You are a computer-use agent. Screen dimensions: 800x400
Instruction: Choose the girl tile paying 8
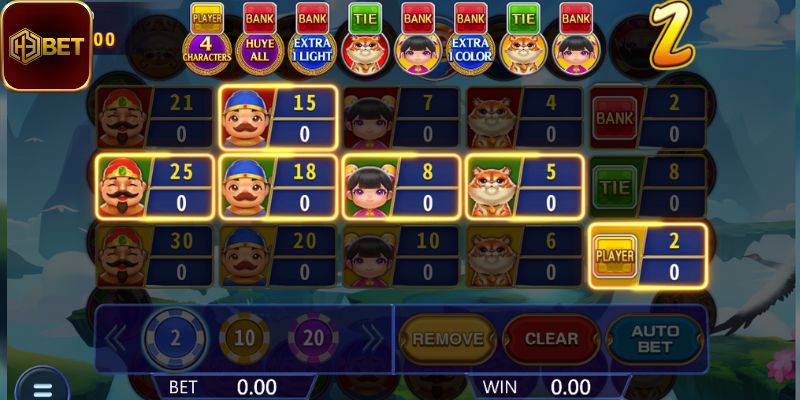401,186
